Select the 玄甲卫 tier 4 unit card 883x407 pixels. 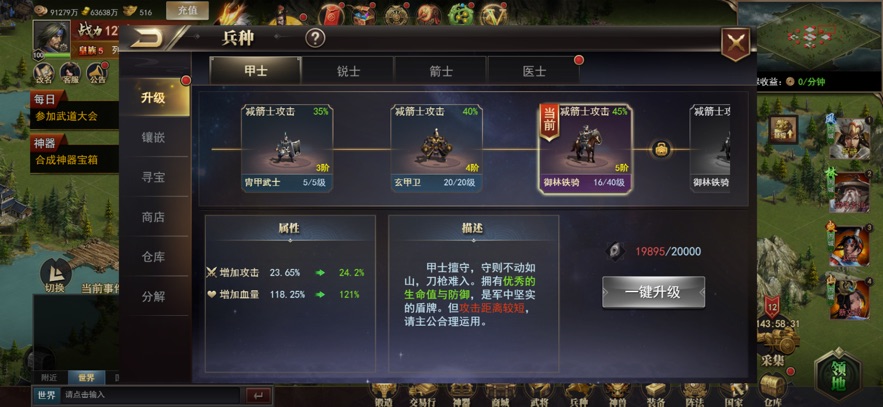coord(436,148)
